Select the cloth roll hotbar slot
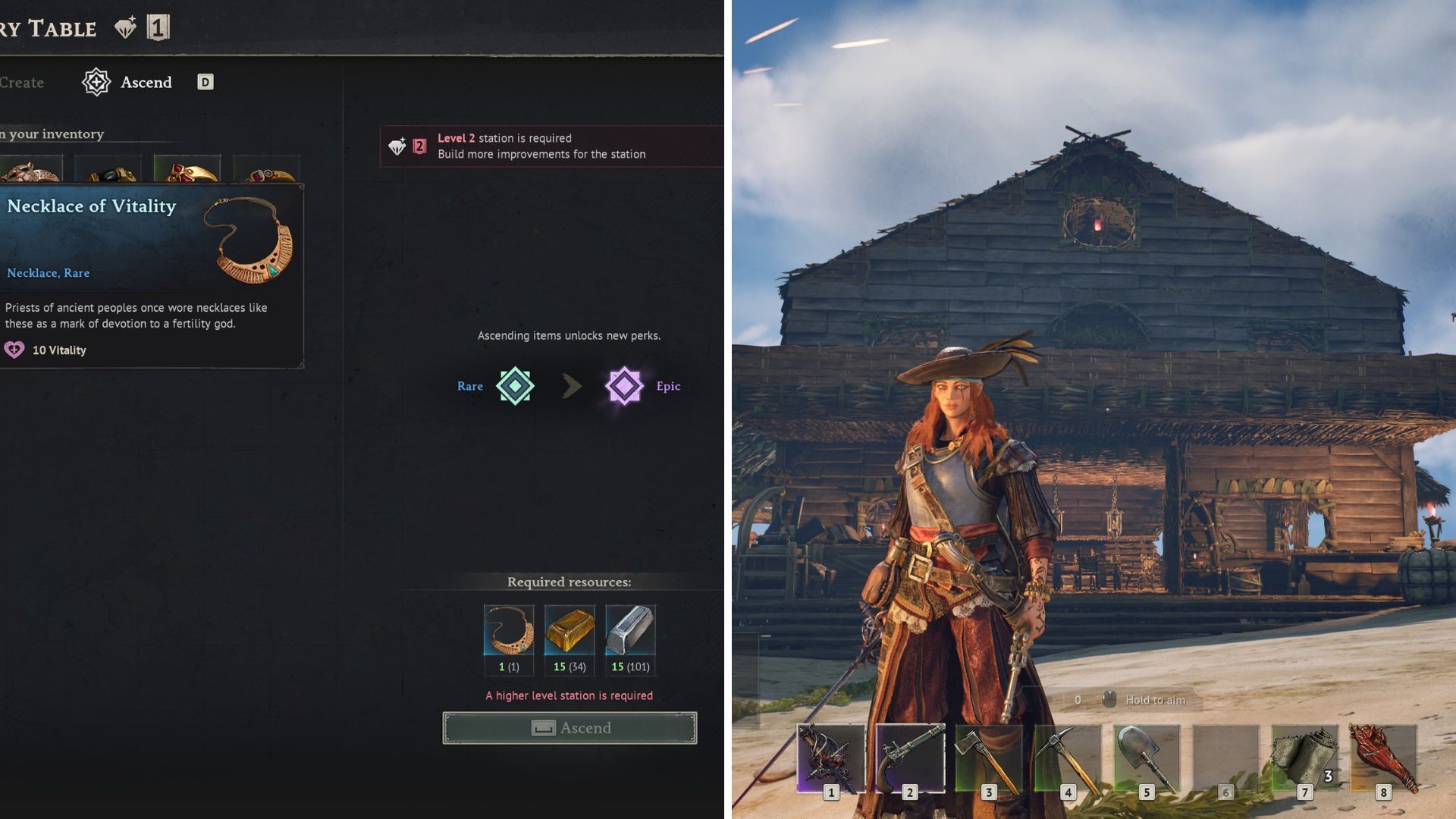This screenshot has width=1456, height=819. tap(1304, 758)
